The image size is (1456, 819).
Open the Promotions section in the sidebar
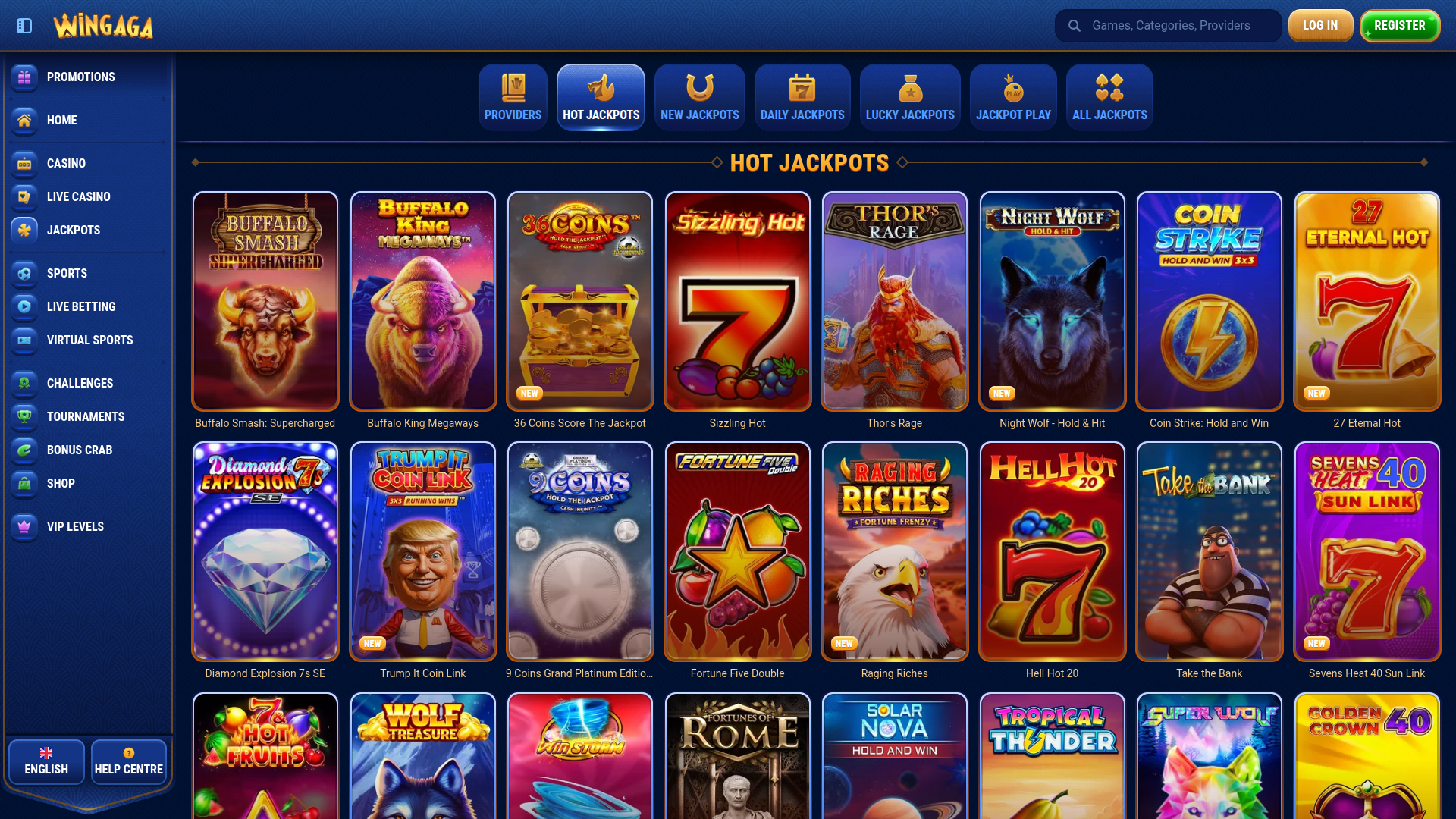click(x=24, y=77)
